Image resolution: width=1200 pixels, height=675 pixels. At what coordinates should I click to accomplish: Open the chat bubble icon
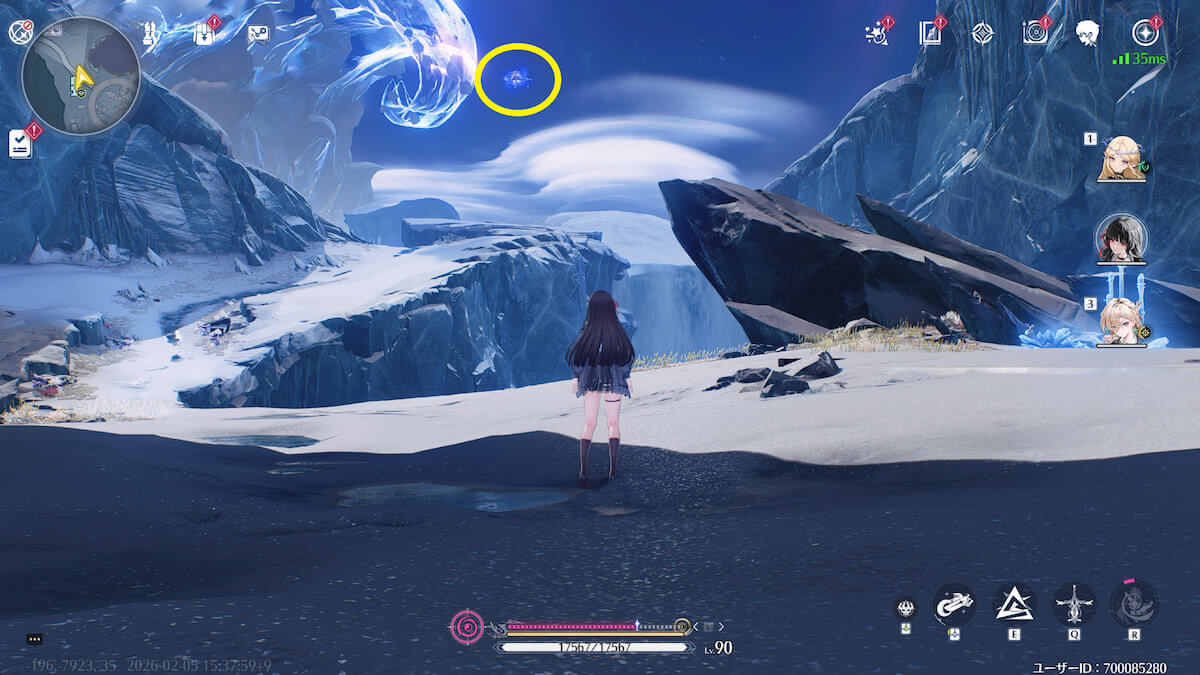(35, 638)
